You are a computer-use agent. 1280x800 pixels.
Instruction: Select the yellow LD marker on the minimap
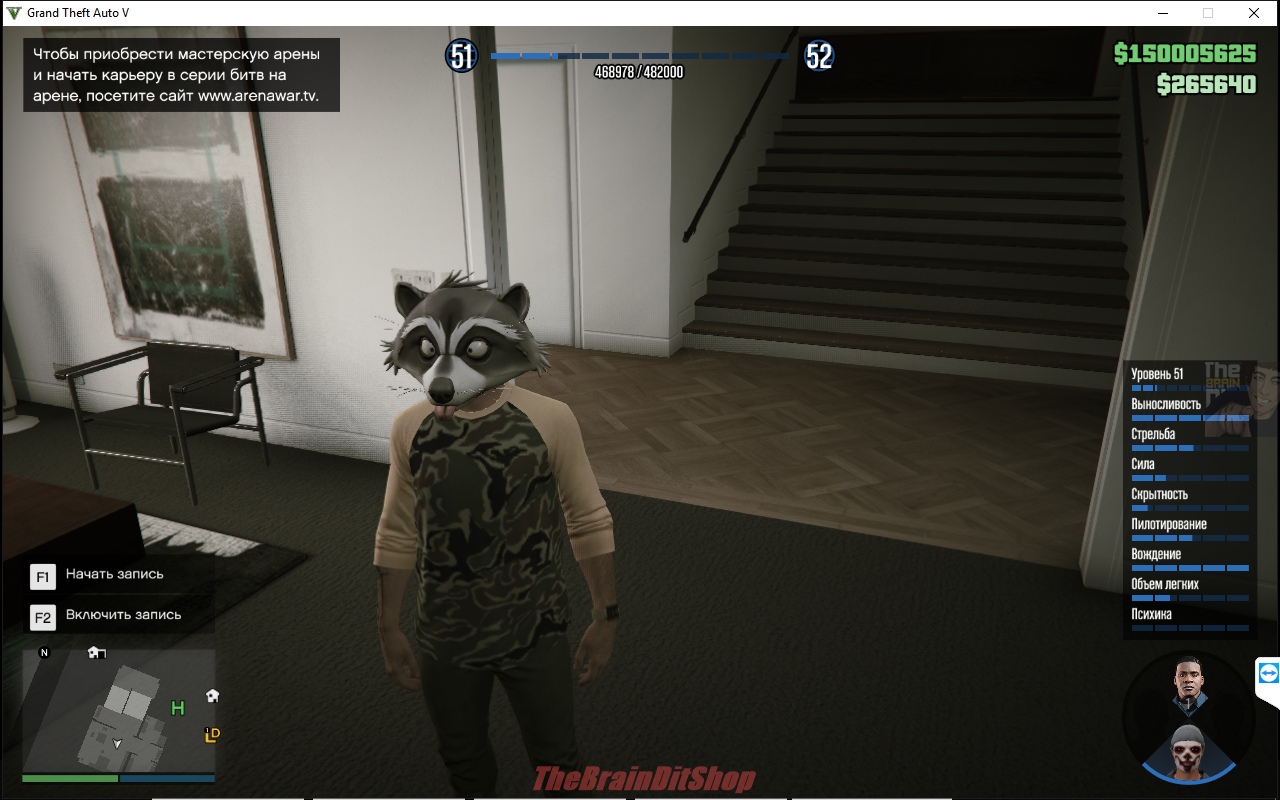pos(212,735)
